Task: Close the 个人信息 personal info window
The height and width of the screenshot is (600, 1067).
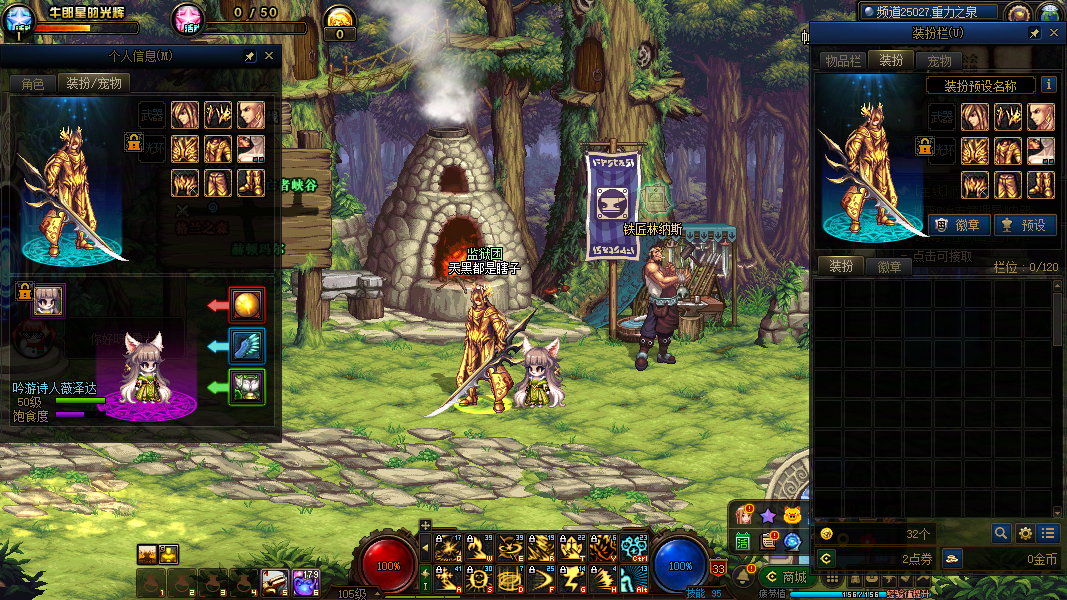Action: (x=268, y=57)
